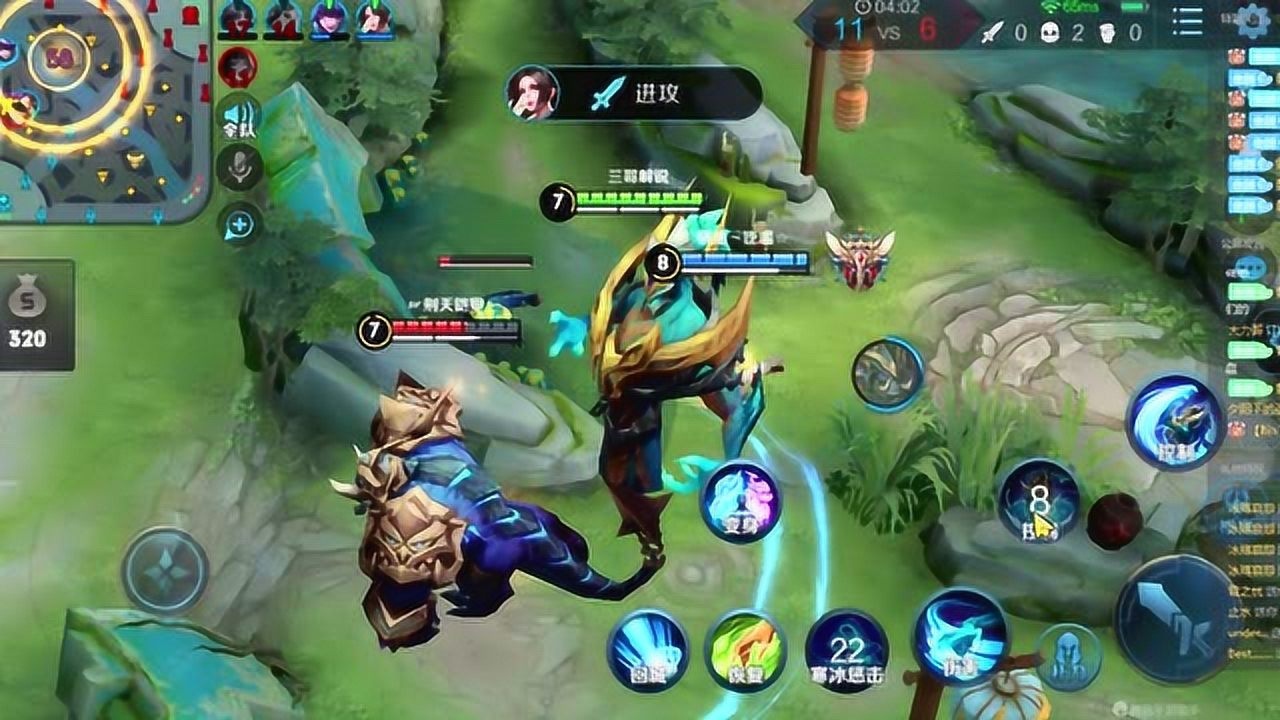Activate the 回旋 skill
1280x720 pixels.
(x=647, y=650)
